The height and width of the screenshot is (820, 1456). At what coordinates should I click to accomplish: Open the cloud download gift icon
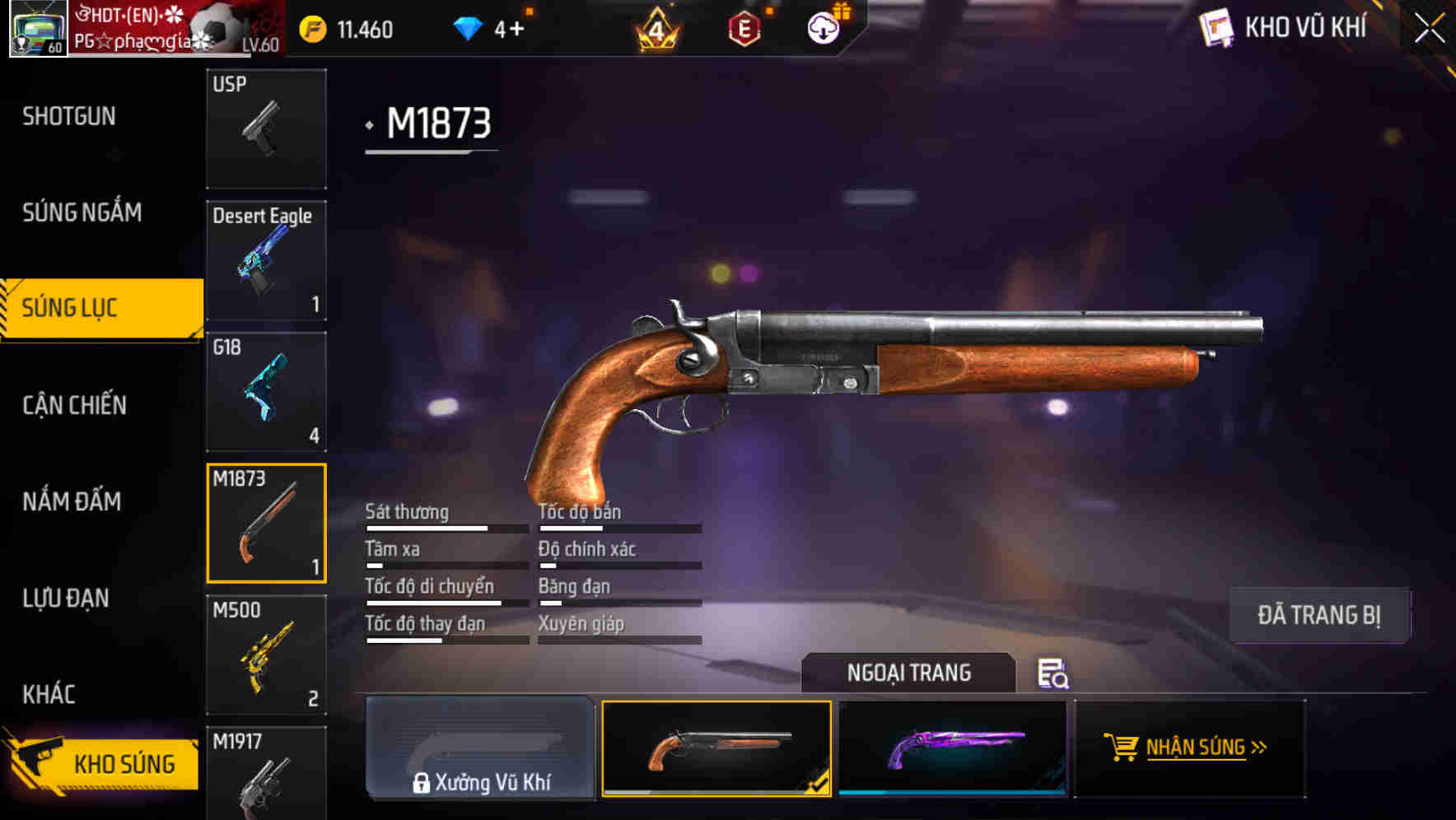[x=824, y=27]
